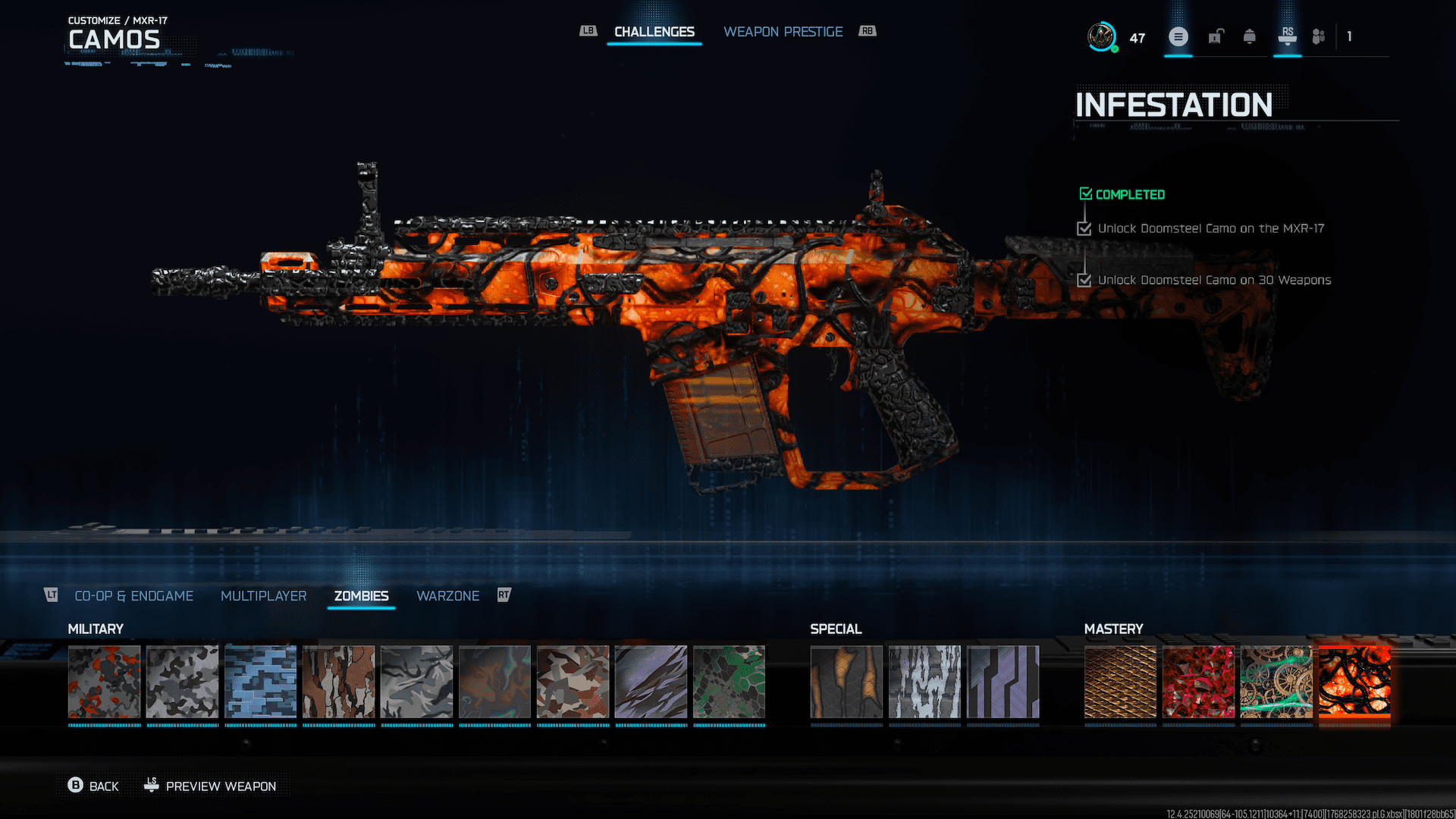
Task: Pick the purple circuit line special camo
Action: [1003, 682]
